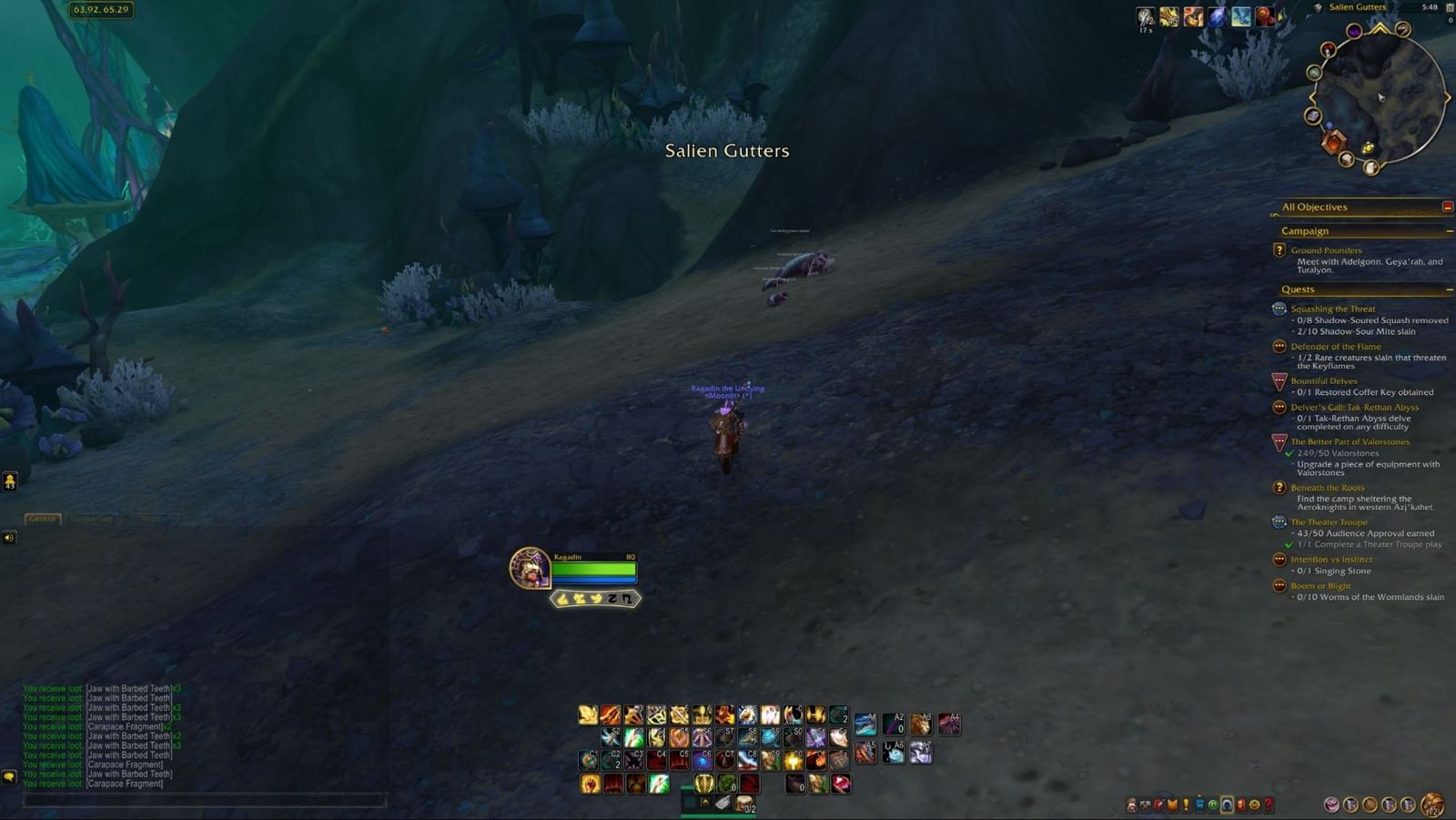
Task: Toggle the chat mute speaker icon
Action: [x=9, y=537]
